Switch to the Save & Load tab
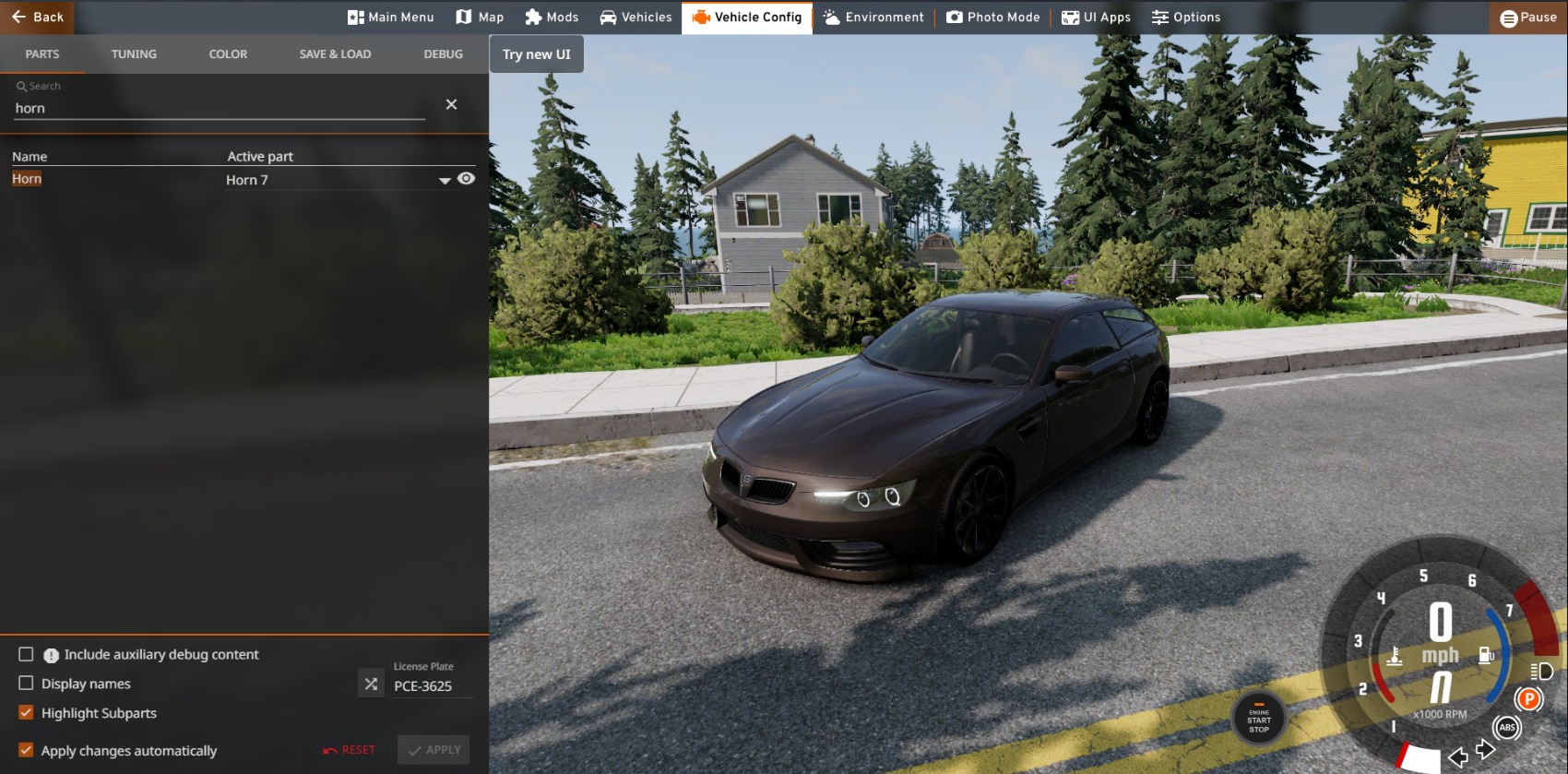Screen dimensions: 1568x774 point(335,54)
